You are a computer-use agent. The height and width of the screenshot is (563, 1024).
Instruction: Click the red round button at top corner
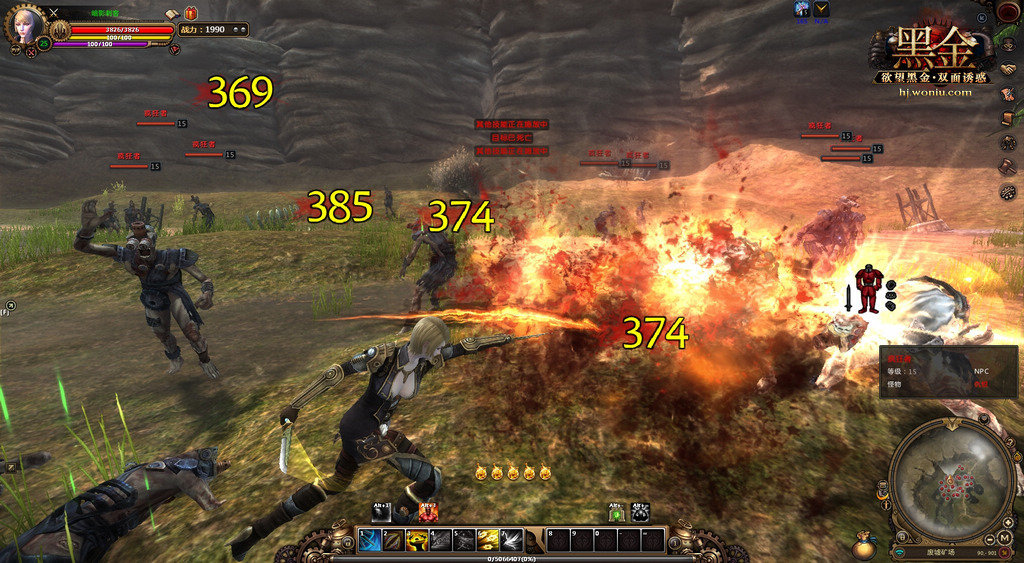[x=1008, y=12]
